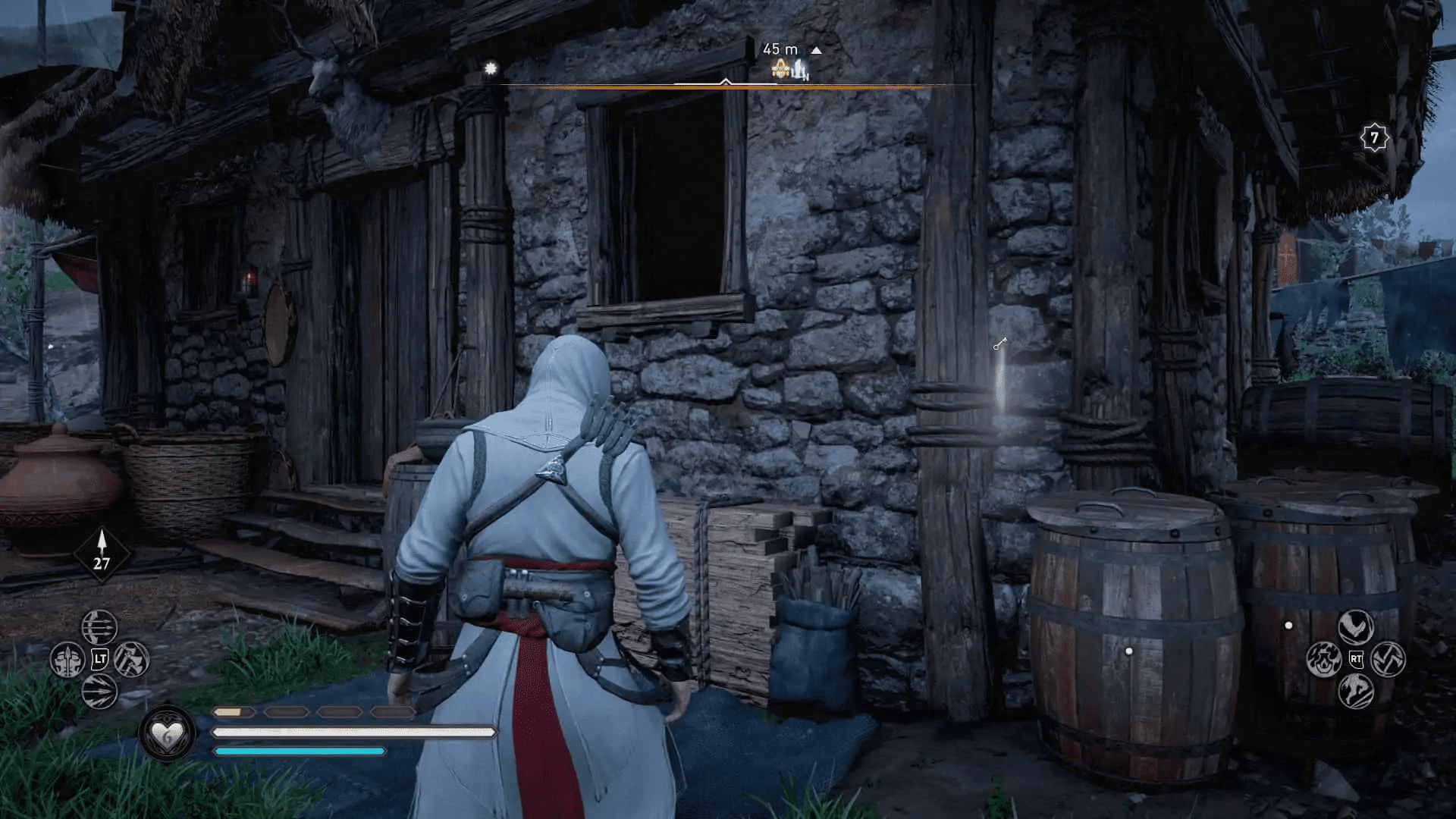Image resolution: width=1456 pixels, height=819 pixels.
Task: Toggle the RT ability prompt
Action: coord(1356,658)
